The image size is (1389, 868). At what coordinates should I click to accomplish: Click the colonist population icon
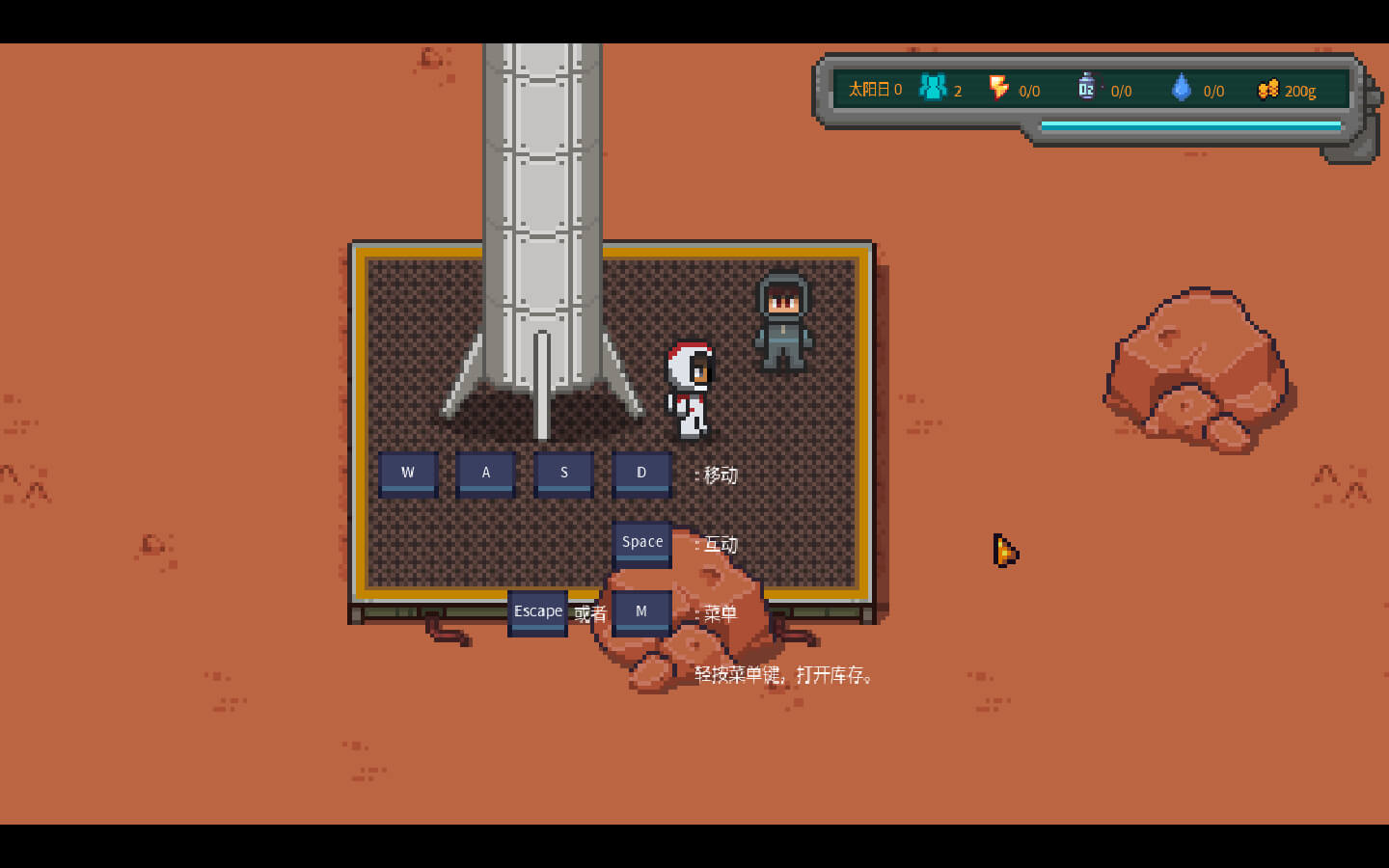pos(932,88)
